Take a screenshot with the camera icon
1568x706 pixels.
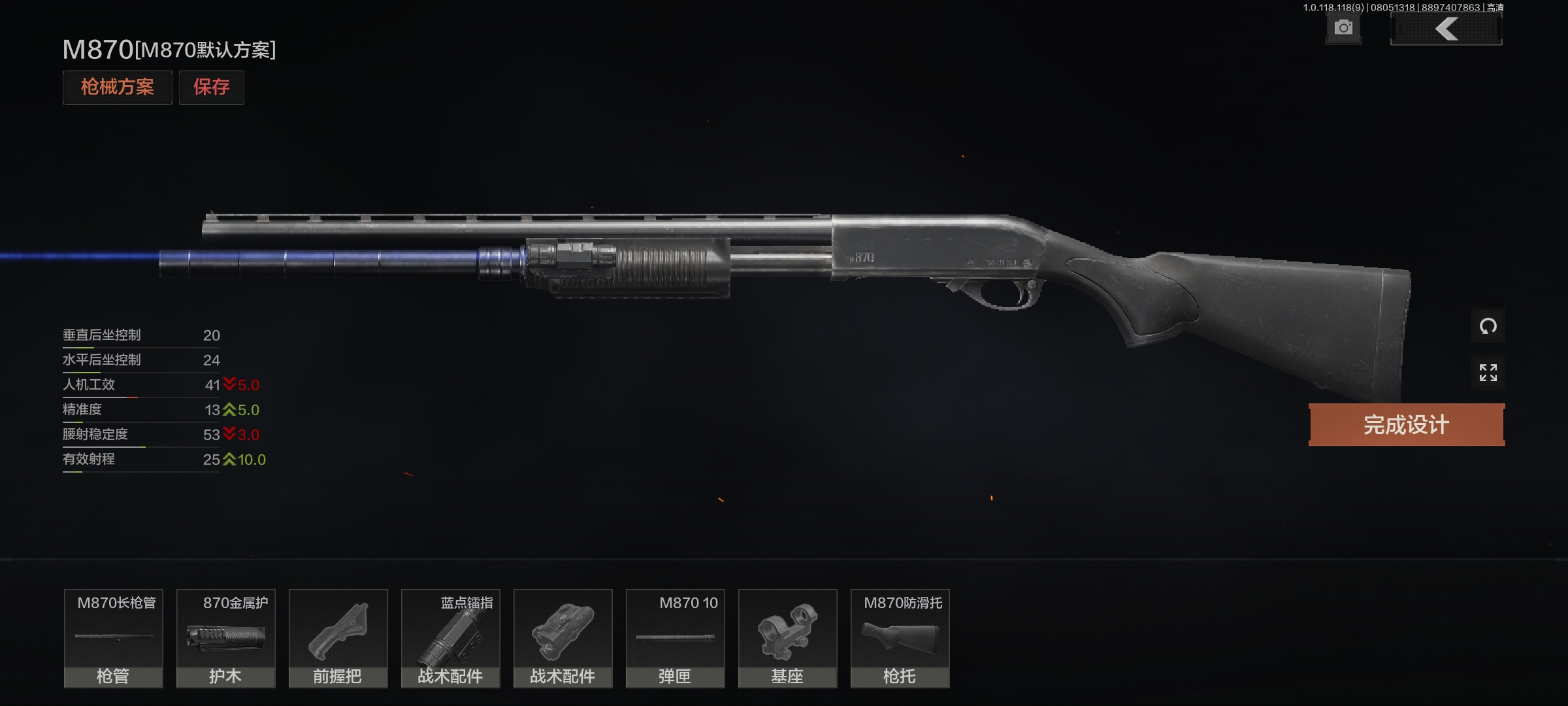(1343, 28)
